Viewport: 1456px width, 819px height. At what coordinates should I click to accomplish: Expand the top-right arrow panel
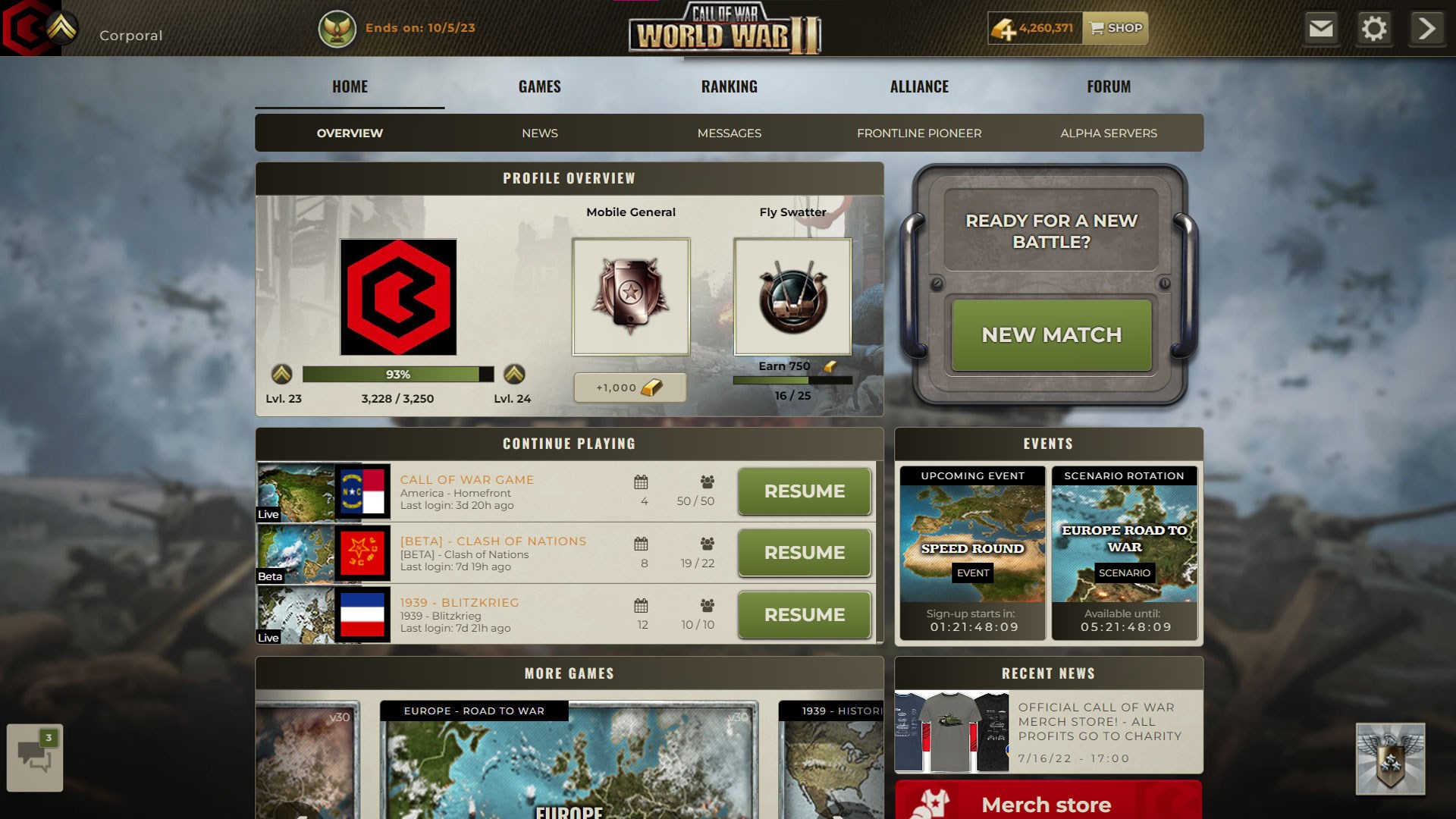point(1426,29)
